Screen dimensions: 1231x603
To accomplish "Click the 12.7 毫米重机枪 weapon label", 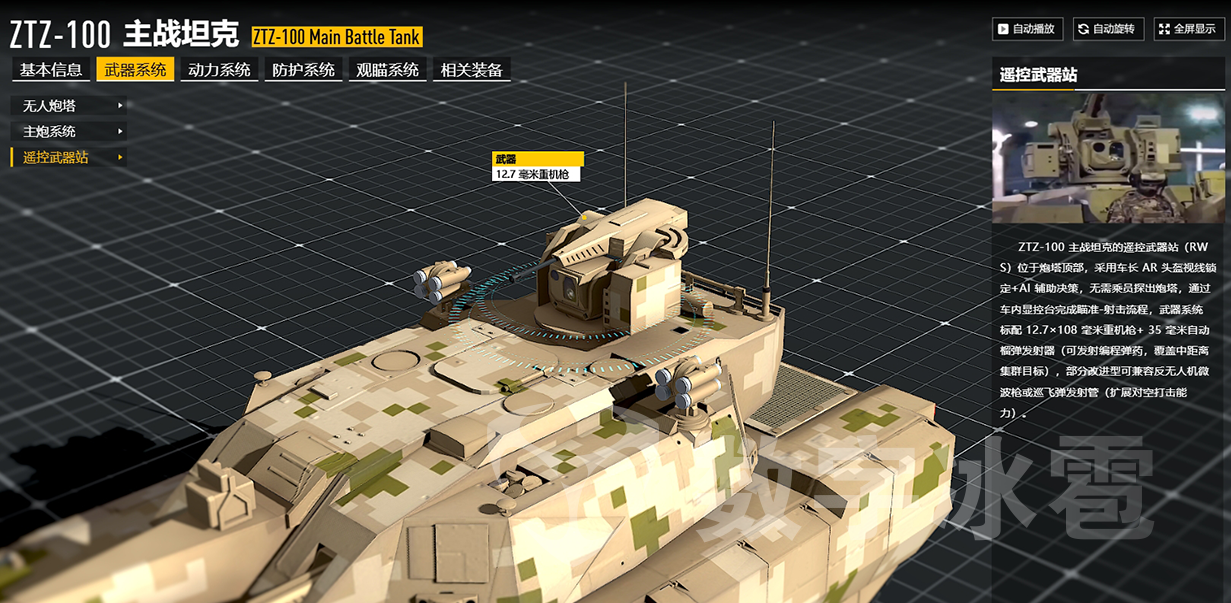I will coord(537,174).
